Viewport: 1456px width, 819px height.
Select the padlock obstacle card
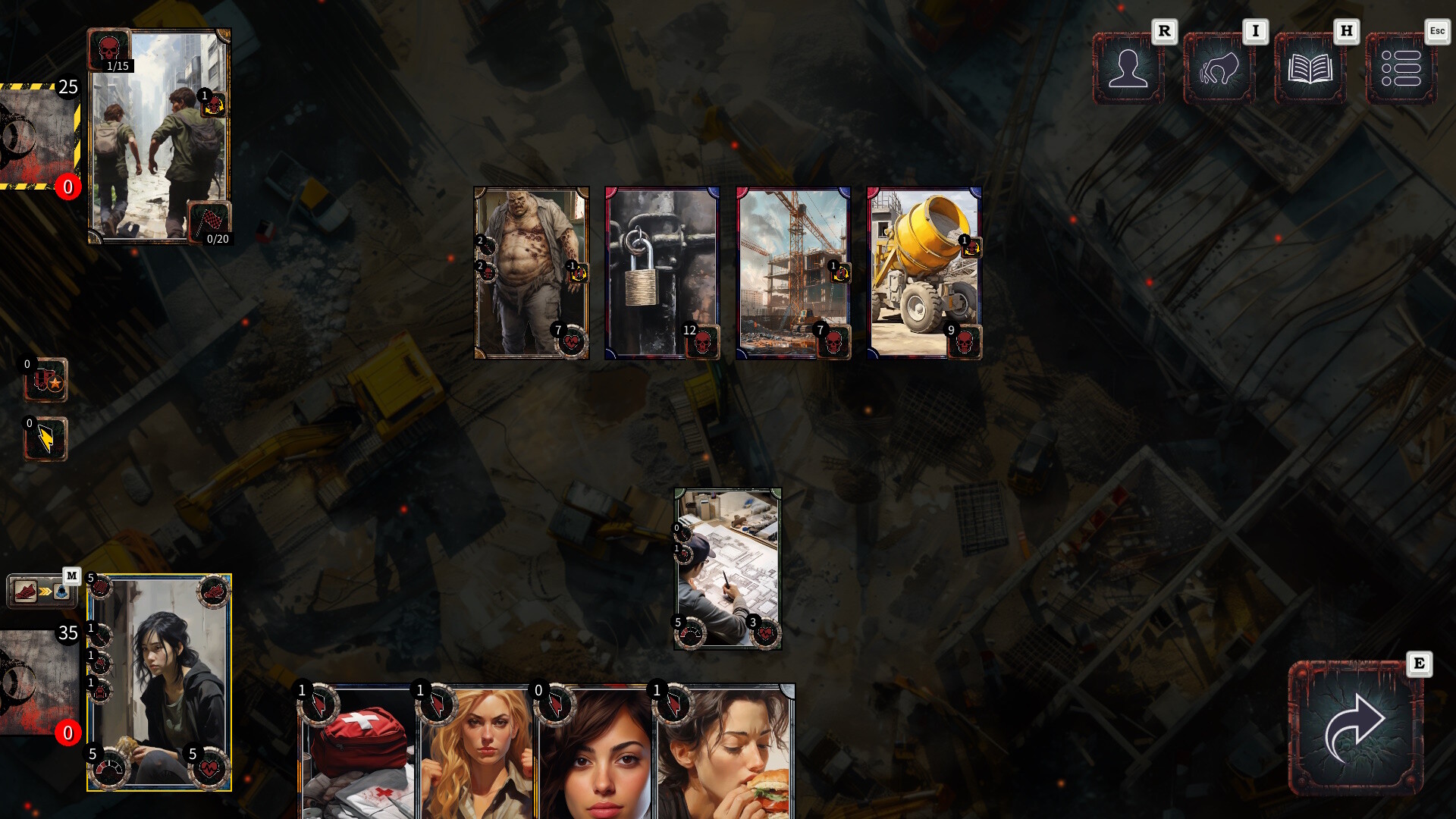tap(662, 273)
